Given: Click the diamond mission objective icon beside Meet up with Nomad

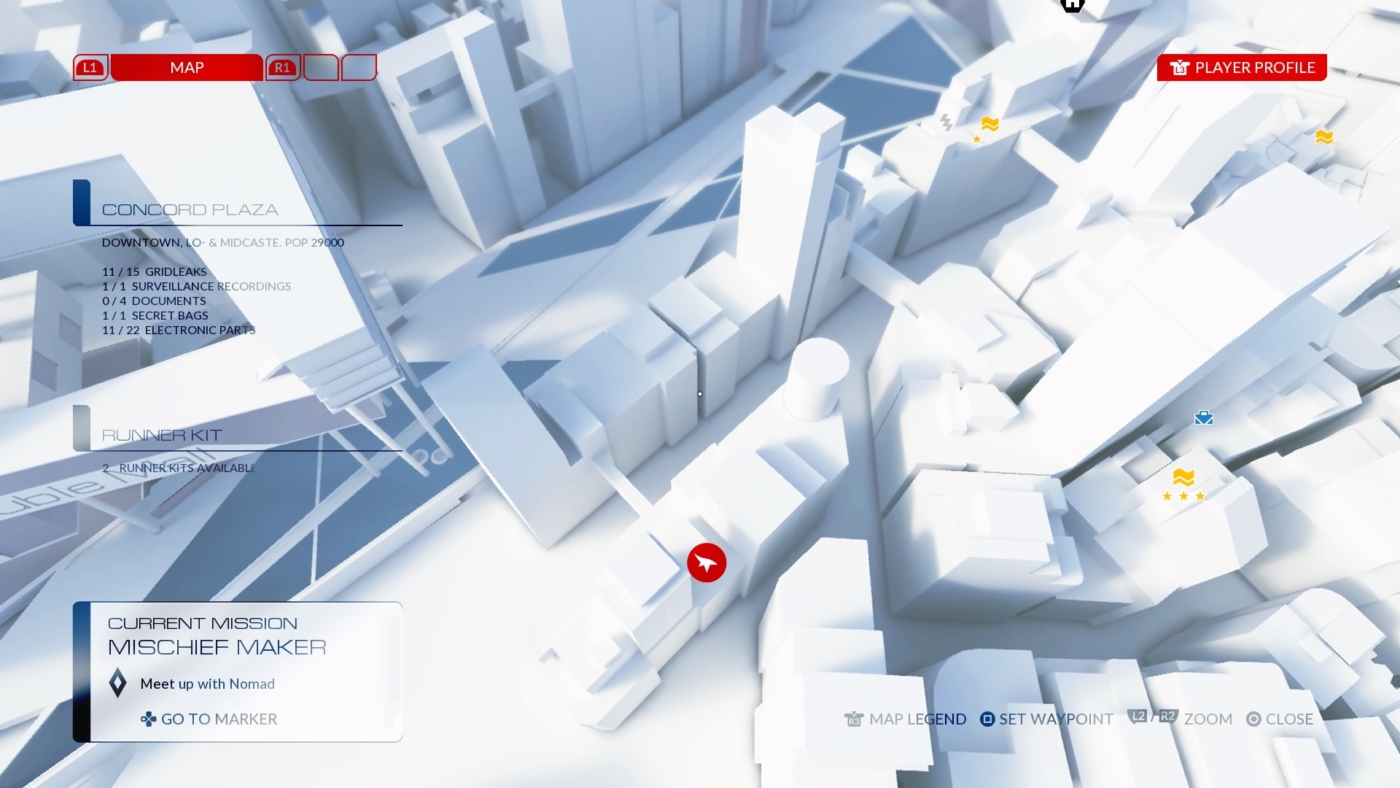Looking at the screenshot, I should coord(117,683).
